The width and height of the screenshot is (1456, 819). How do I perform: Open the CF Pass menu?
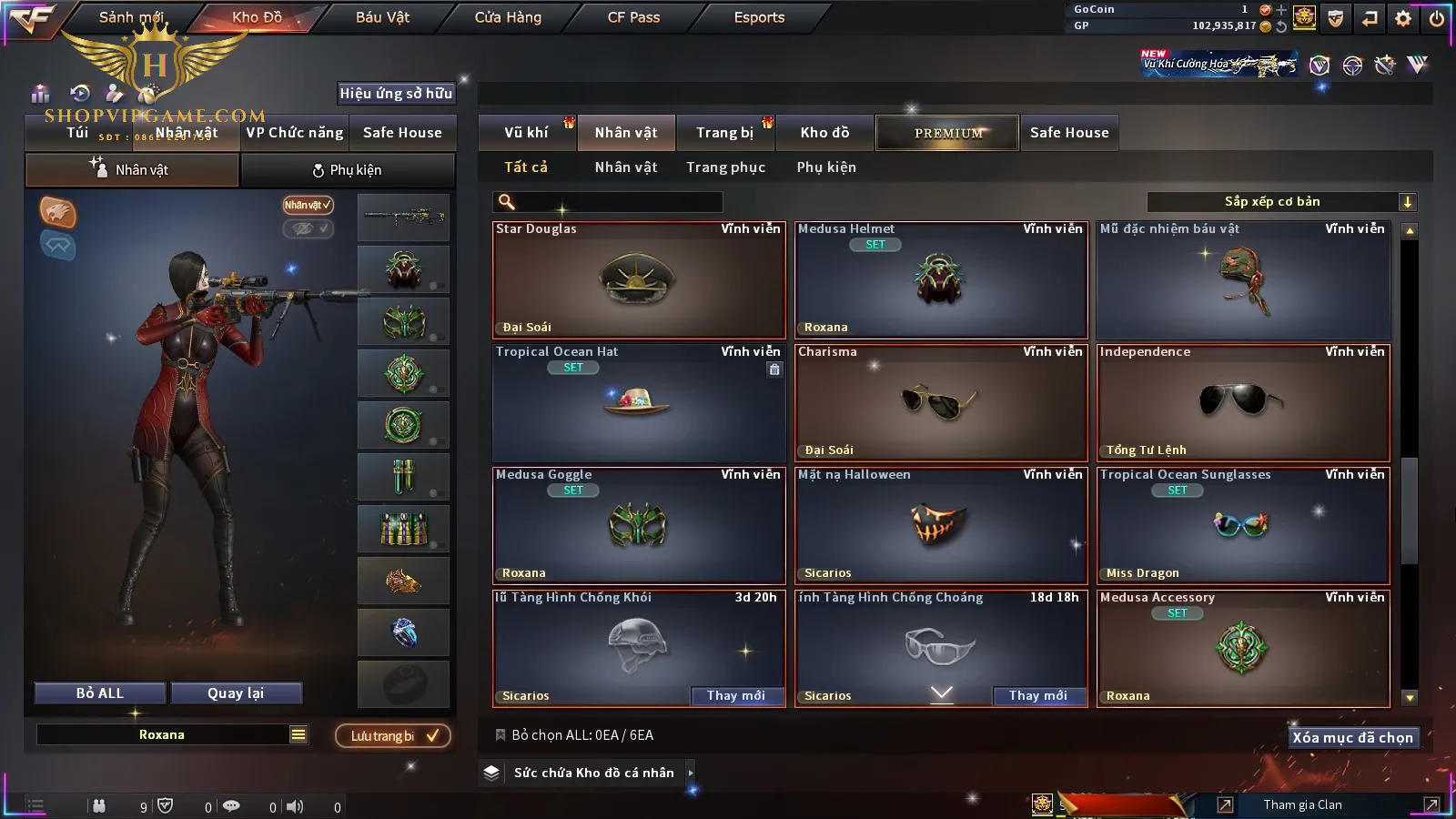[x=633, y=17]
